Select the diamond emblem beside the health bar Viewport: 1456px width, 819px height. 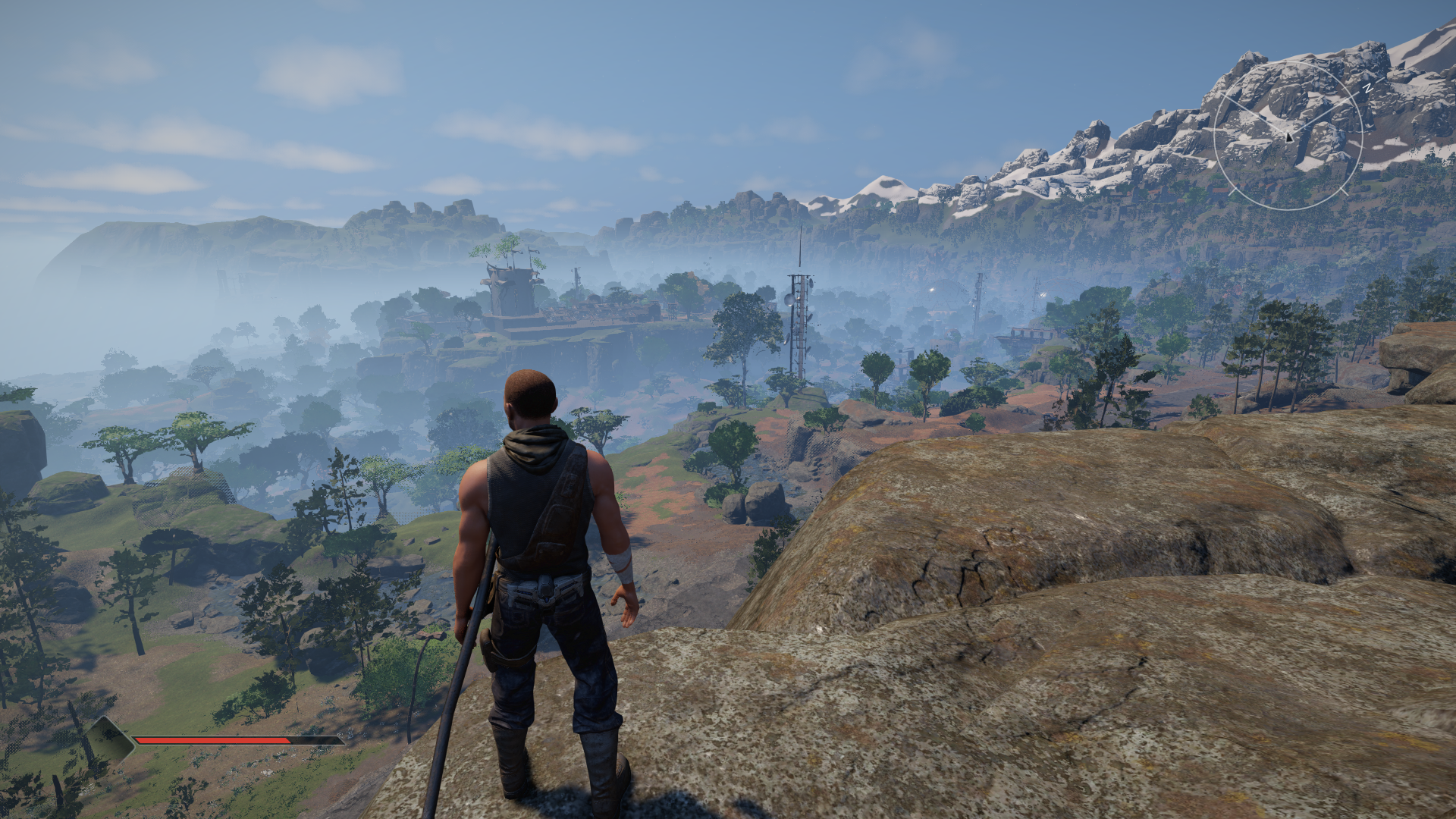pos(109,738)
